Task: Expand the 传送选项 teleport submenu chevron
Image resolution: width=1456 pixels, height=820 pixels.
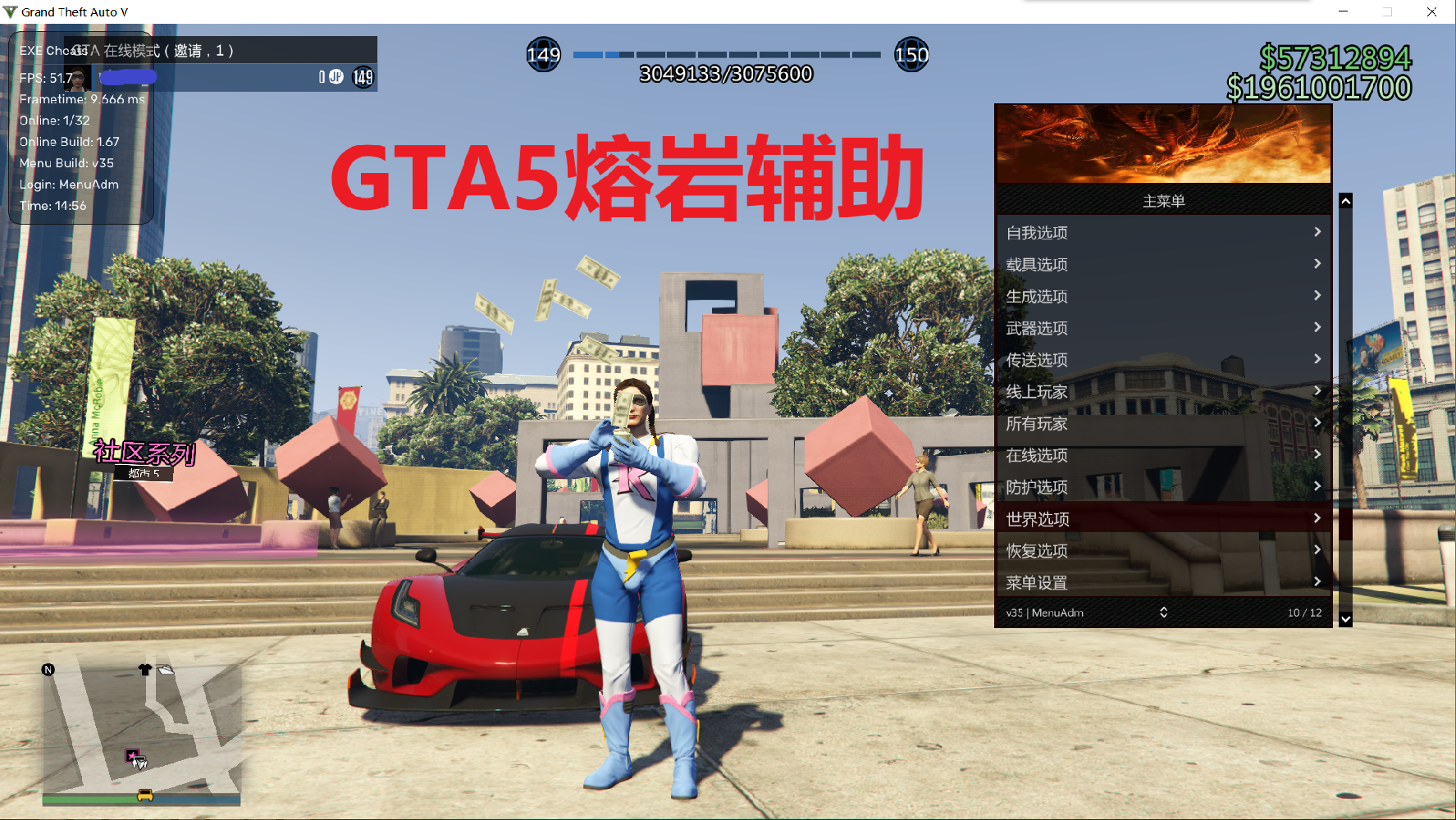Action: click(x=1317, y=359)
